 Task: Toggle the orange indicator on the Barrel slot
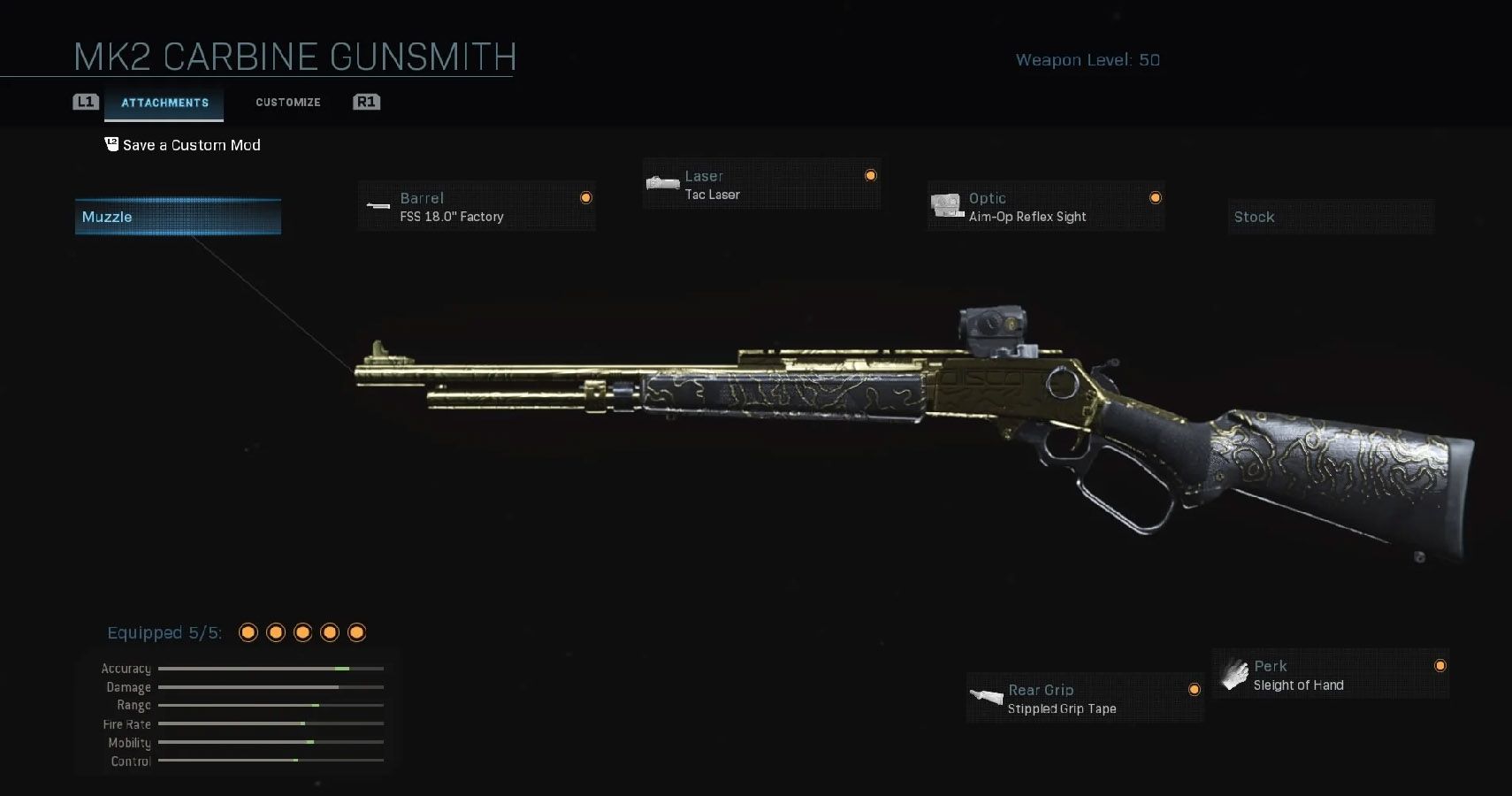point(586,197)
